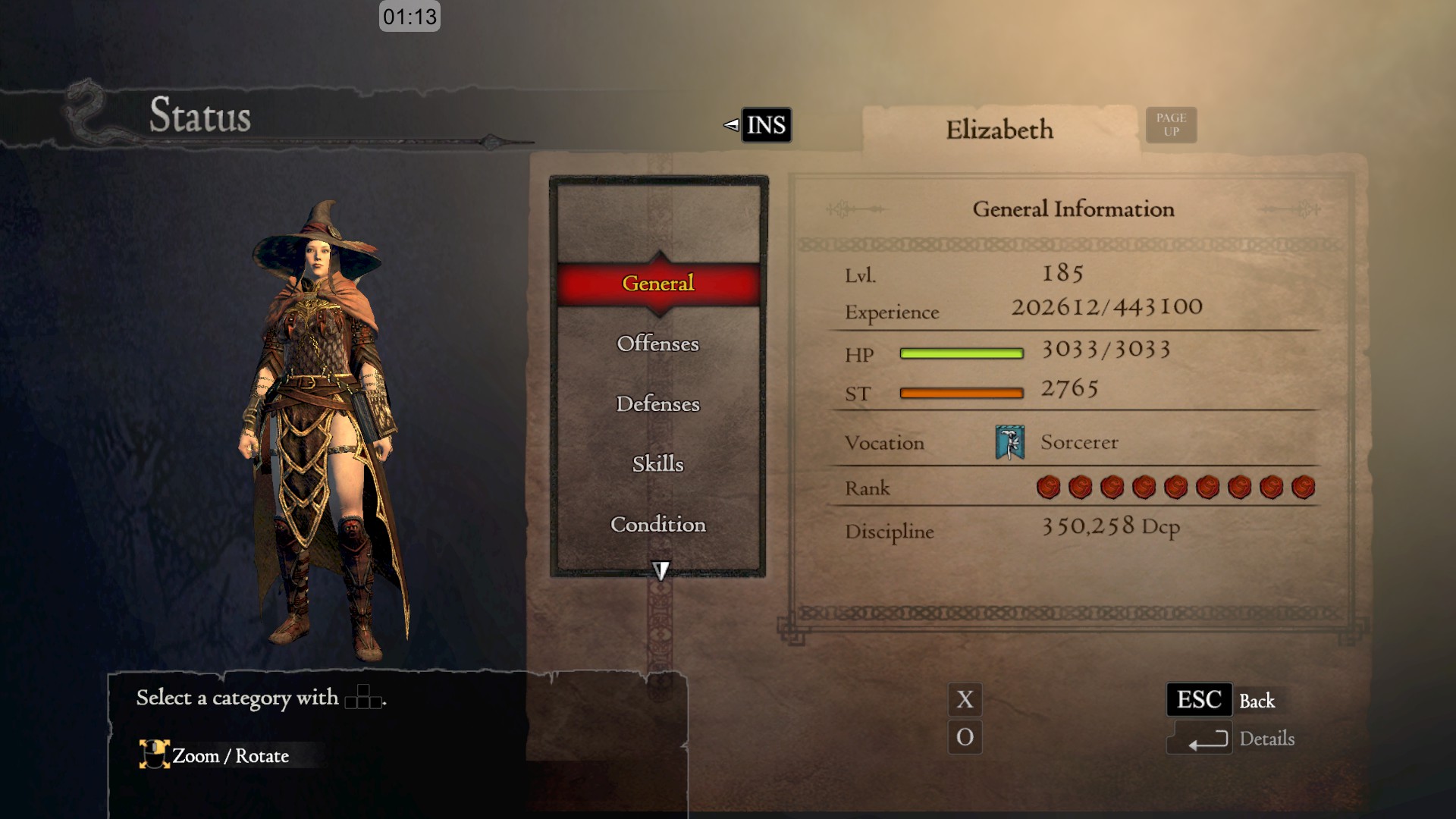Click the Sorcerer vocation icon
The width and height of the screenshot is (1456, 819).
[x=1009, y=442]
